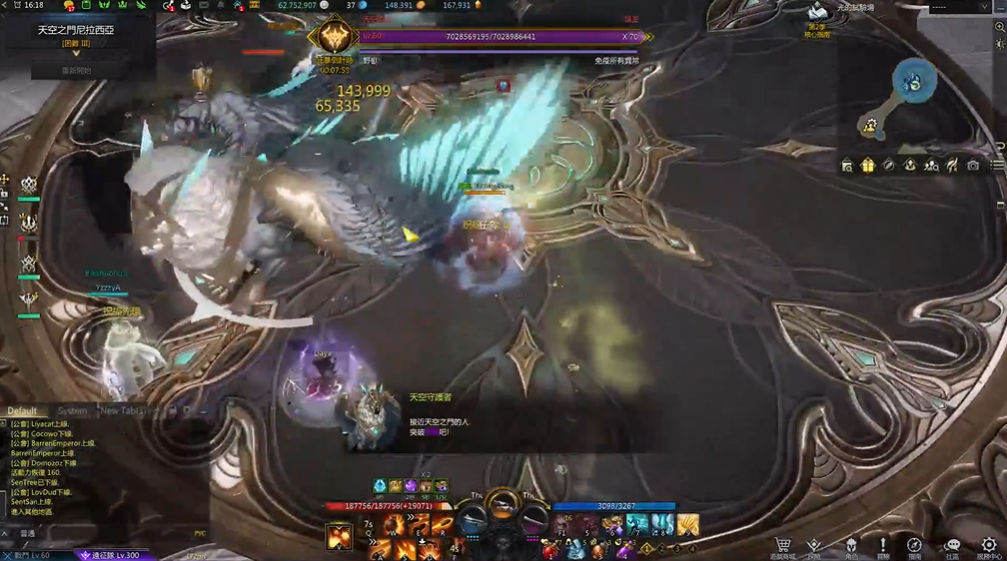Open the community speech bubble menu
Image resolution: width=1007 pixels, height=561 pixels.
(952, 545)
